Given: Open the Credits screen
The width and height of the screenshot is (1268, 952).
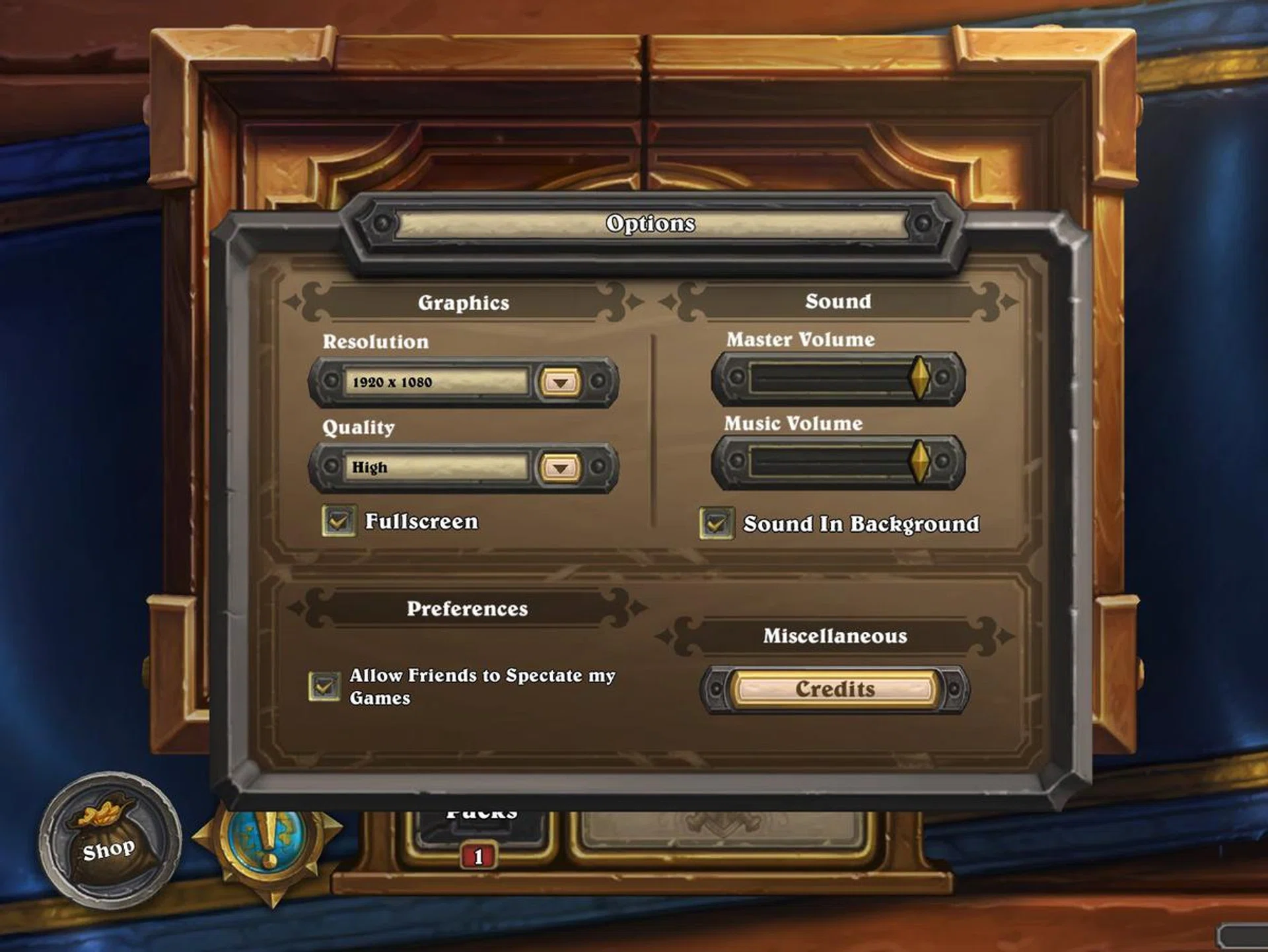Looking at the screenshot, I should click(x=835, y=689).
